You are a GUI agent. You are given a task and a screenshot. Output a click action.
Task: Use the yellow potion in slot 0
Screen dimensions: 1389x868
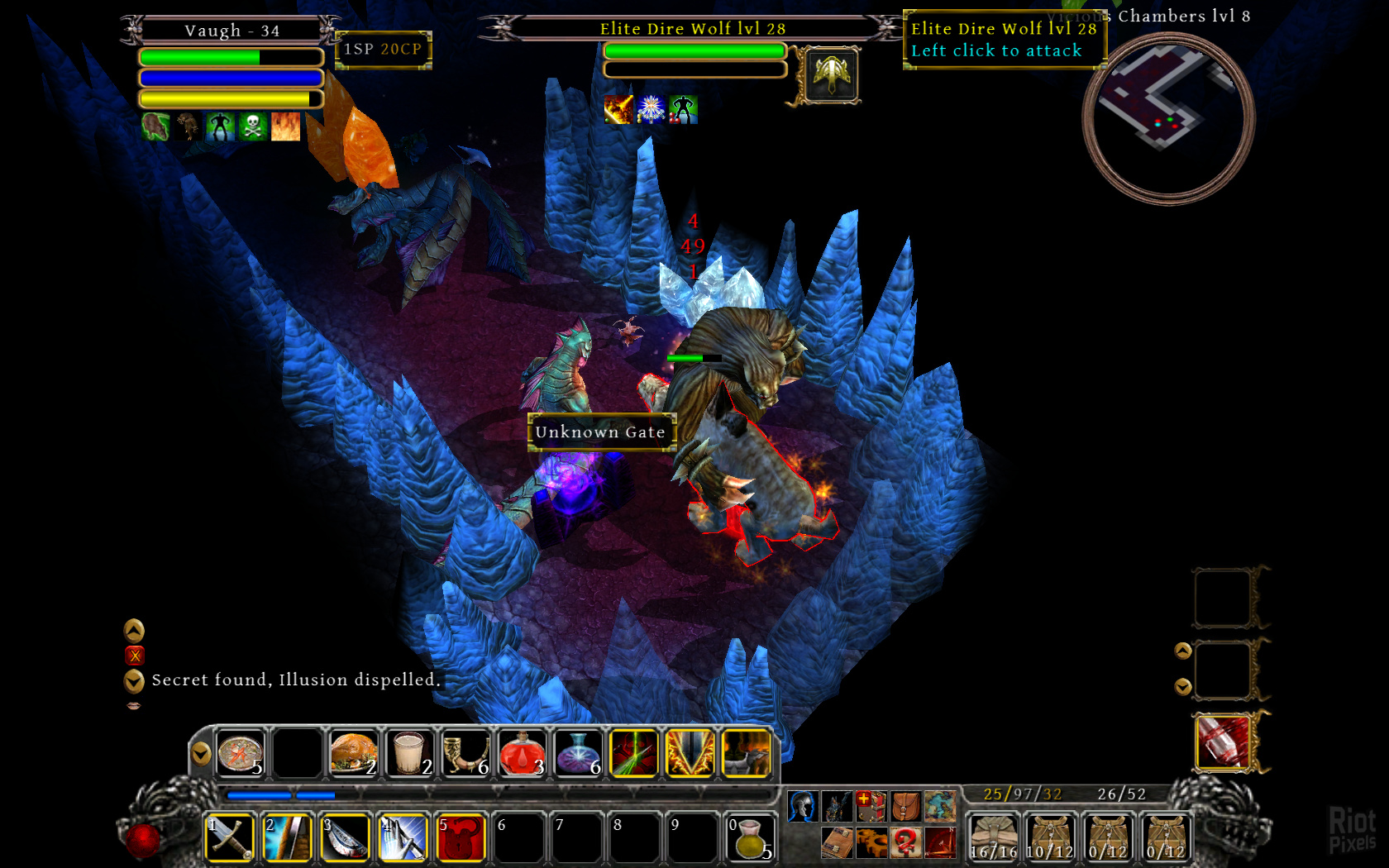[x=751, y=837]
